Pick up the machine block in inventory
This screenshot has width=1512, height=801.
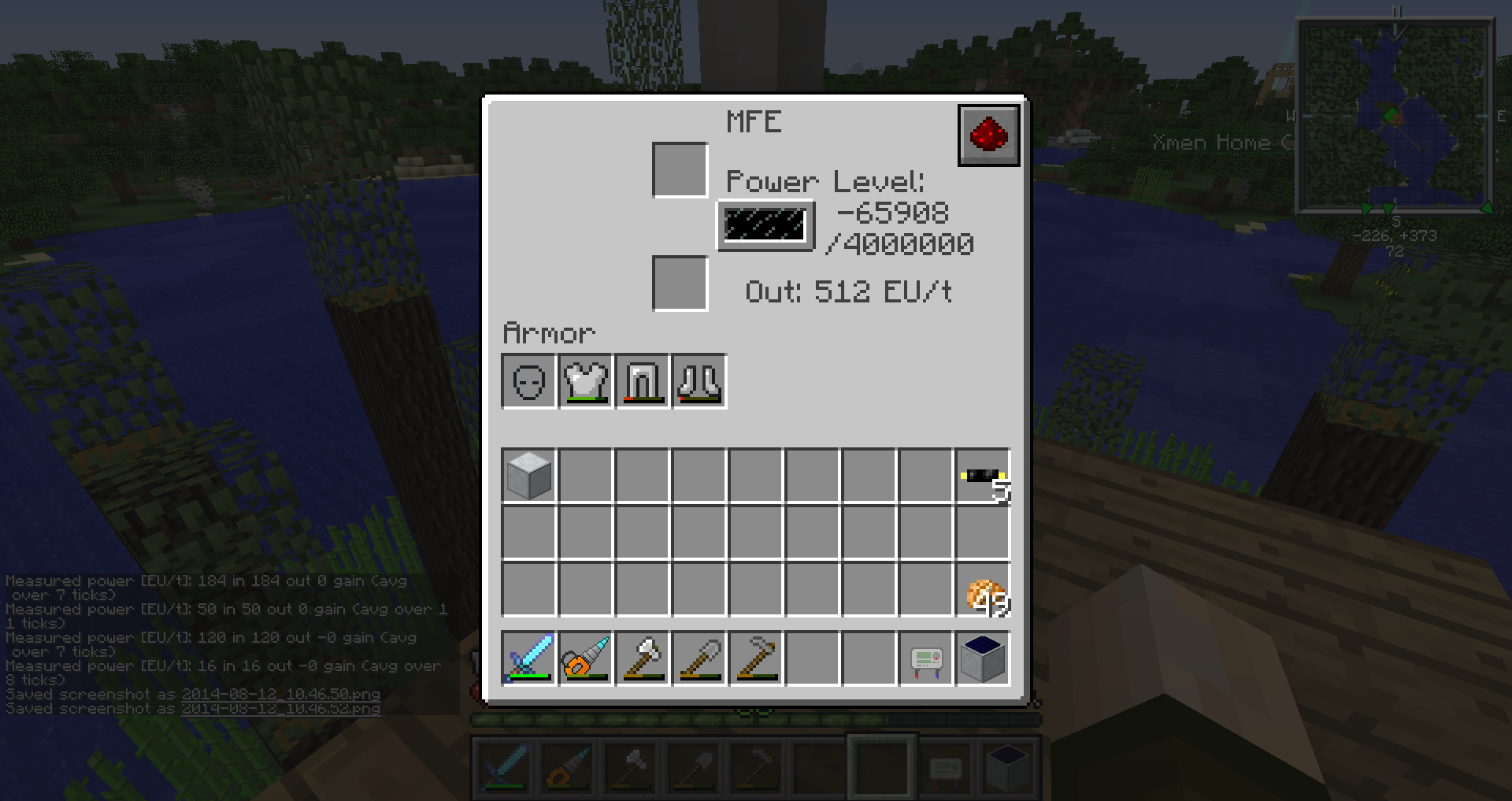(528, 476)
